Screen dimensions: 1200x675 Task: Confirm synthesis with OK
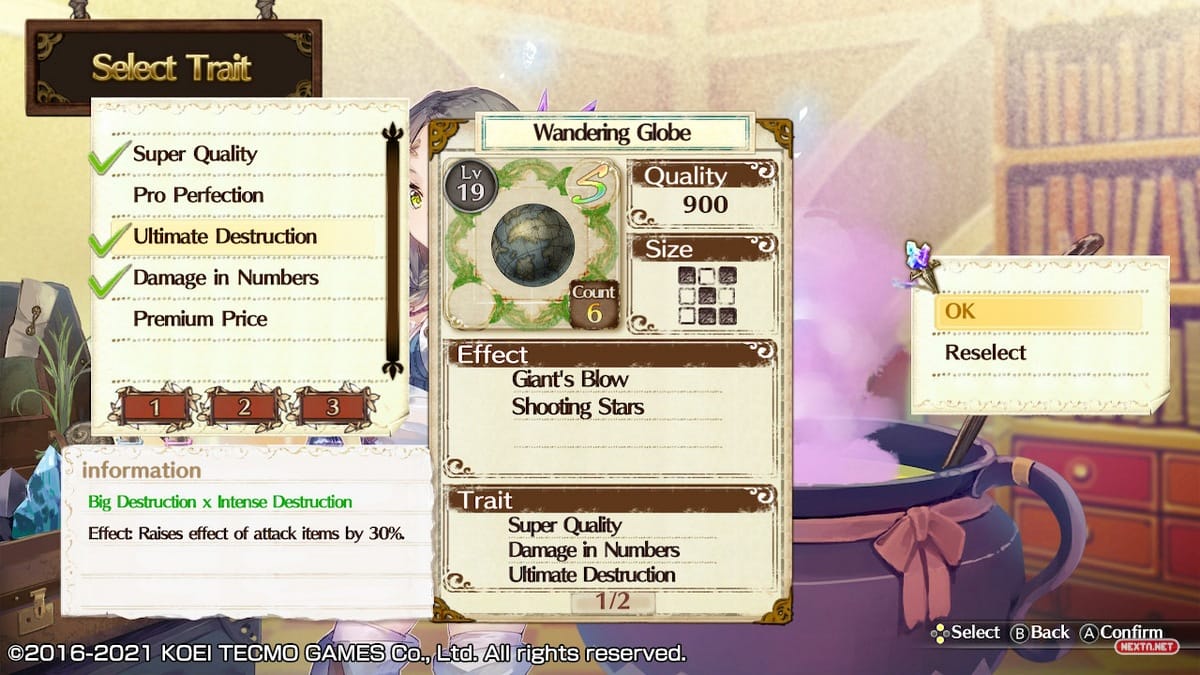pos(1038,311)
